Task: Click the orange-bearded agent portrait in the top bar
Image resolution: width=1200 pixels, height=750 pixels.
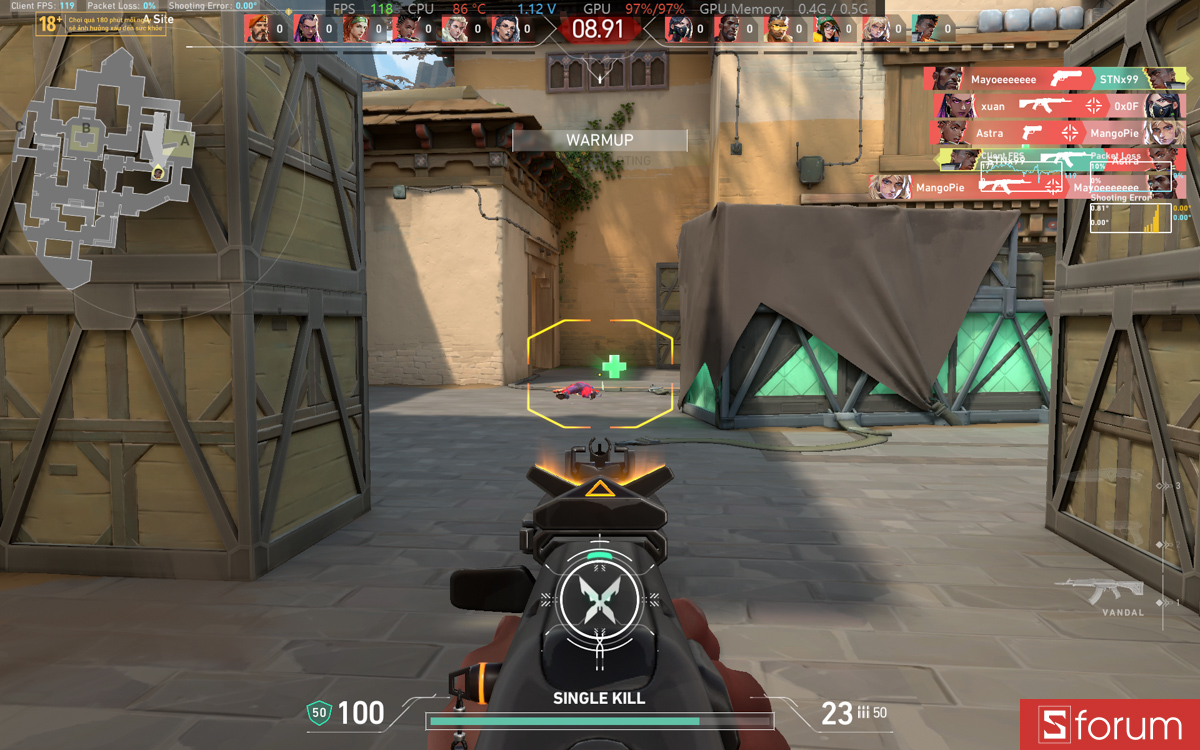Action: [258, 29]
